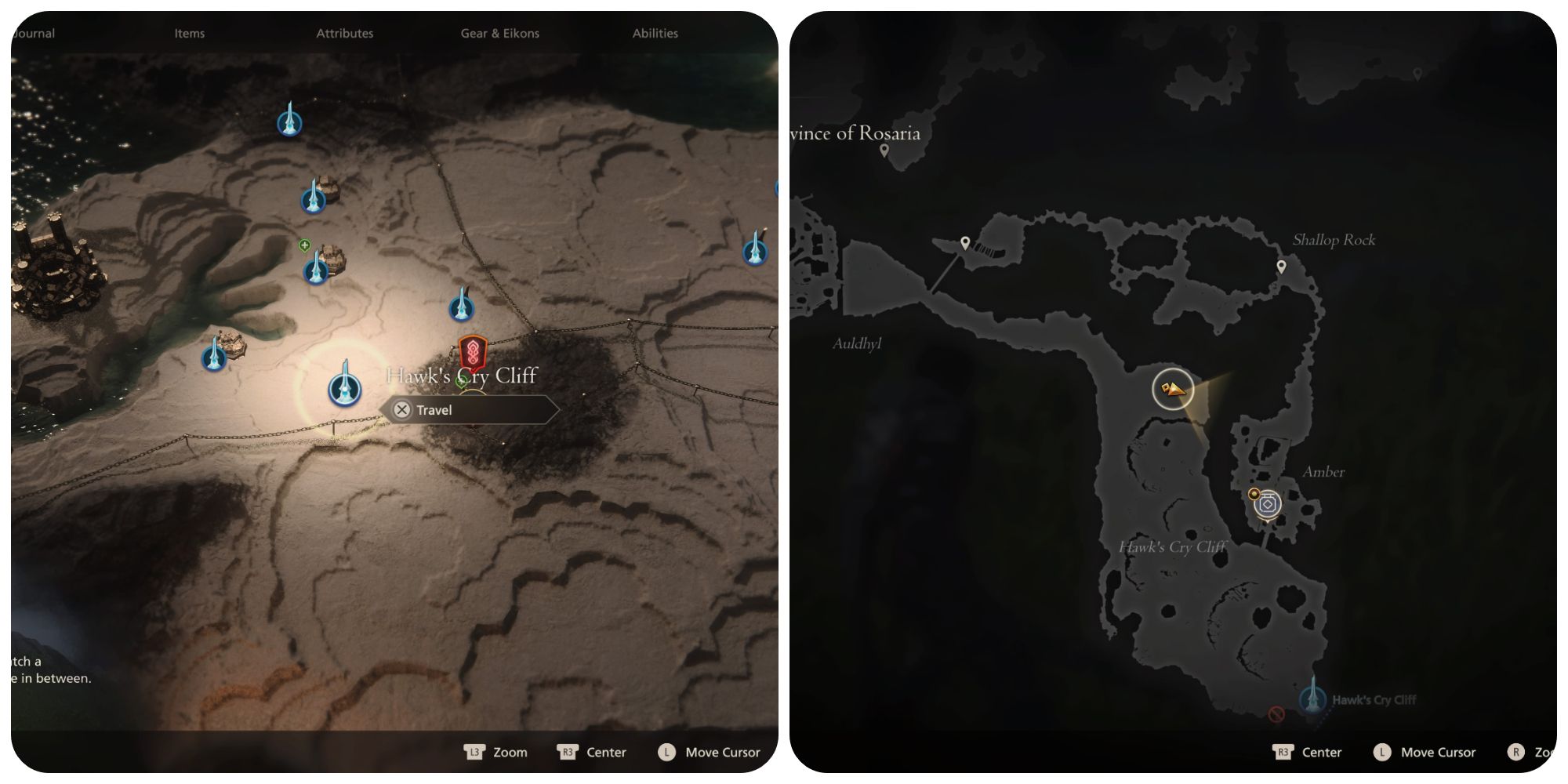Image resolution: width=1568 pixels, height=784 pixels.
Task: Open the Gear & Eikons screen
Action: (499, 33)
